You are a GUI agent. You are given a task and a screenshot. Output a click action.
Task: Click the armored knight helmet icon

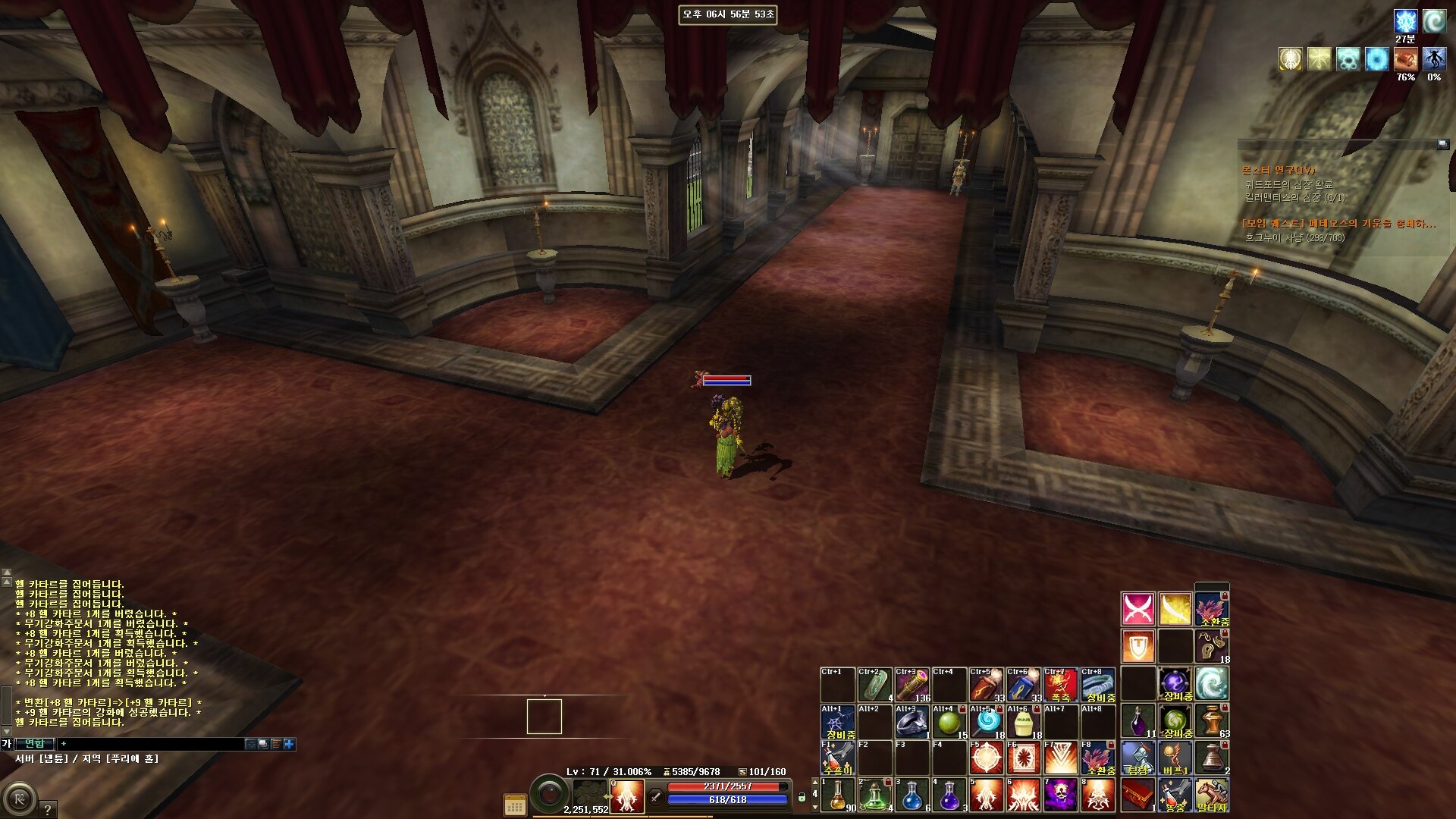click(1137, 758)
